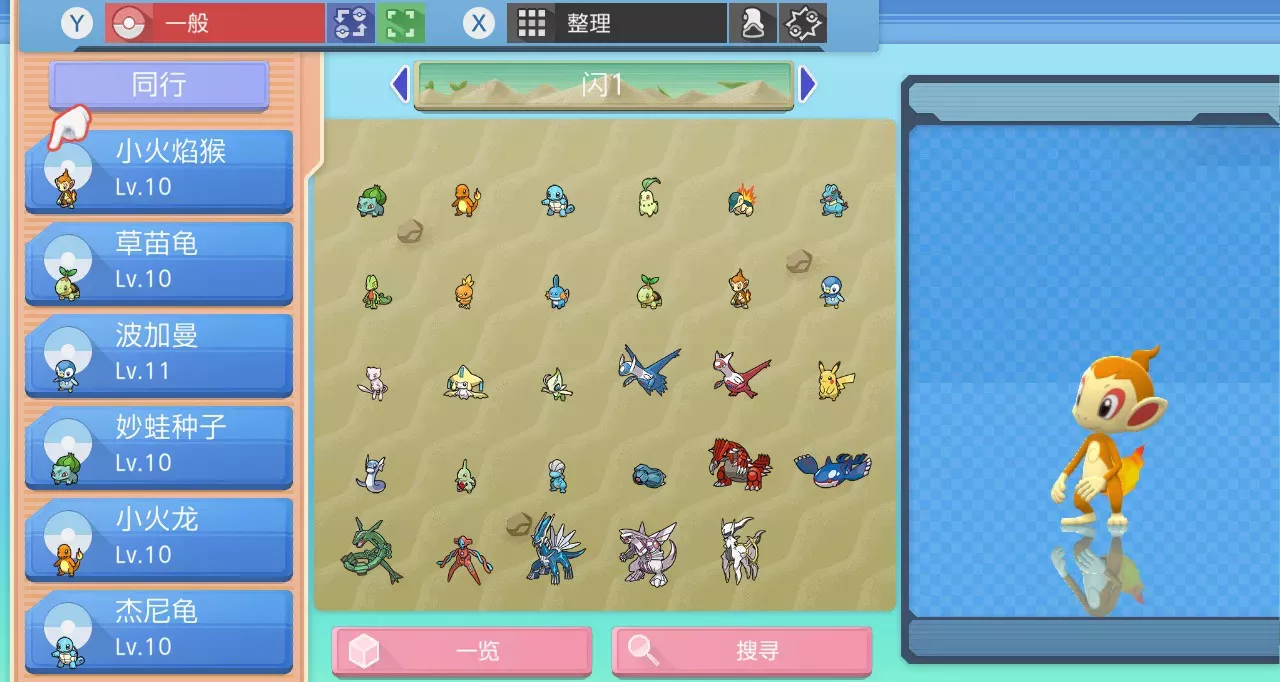Viewport: 1280px width, 682px height.
Task: Select the 一般 move mode
Action: pos(215,23)
